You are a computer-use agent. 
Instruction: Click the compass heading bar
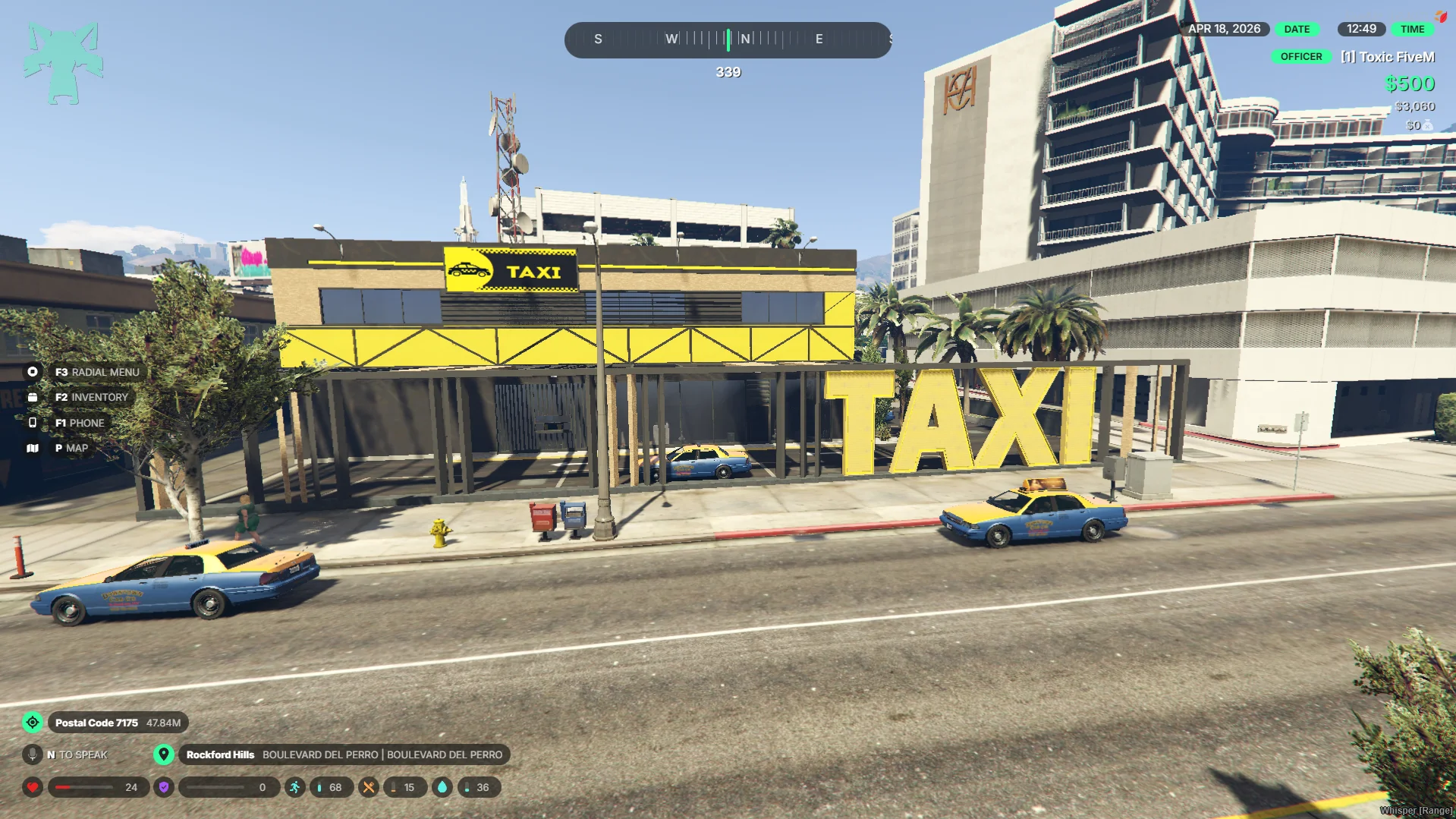tap(728, 39)
